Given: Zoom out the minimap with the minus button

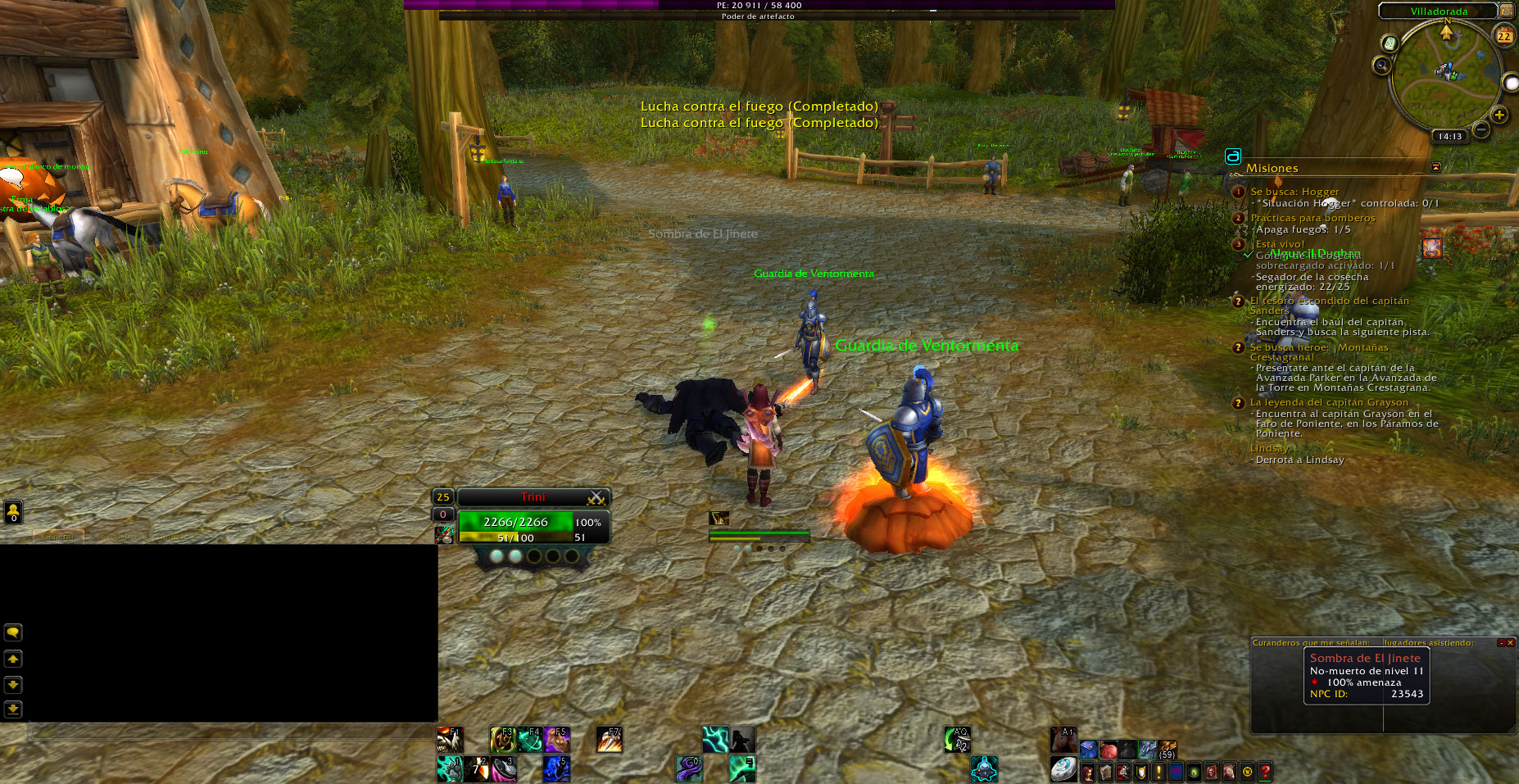Looking at the screenshot, I should coord(1481,129).
